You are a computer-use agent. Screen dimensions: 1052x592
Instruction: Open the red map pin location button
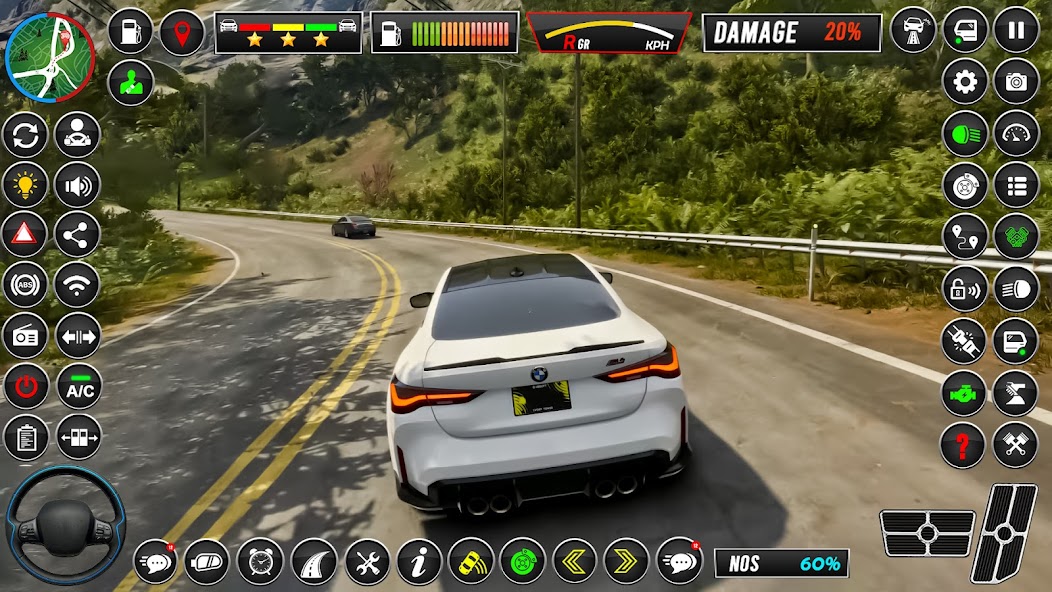click(182, 31)
